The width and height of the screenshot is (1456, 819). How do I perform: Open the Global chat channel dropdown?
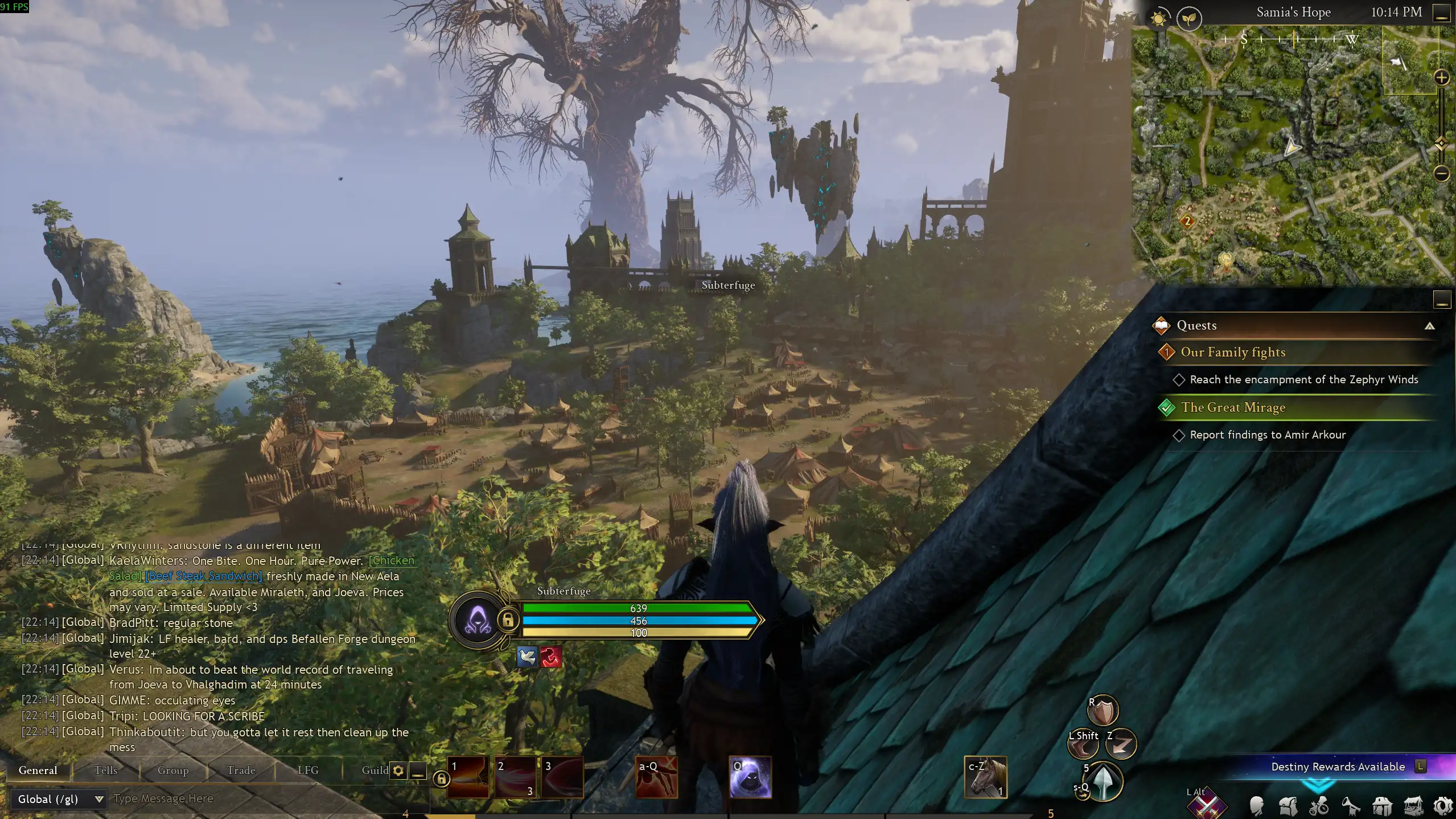pyautogui.click(x=60, y=799)
